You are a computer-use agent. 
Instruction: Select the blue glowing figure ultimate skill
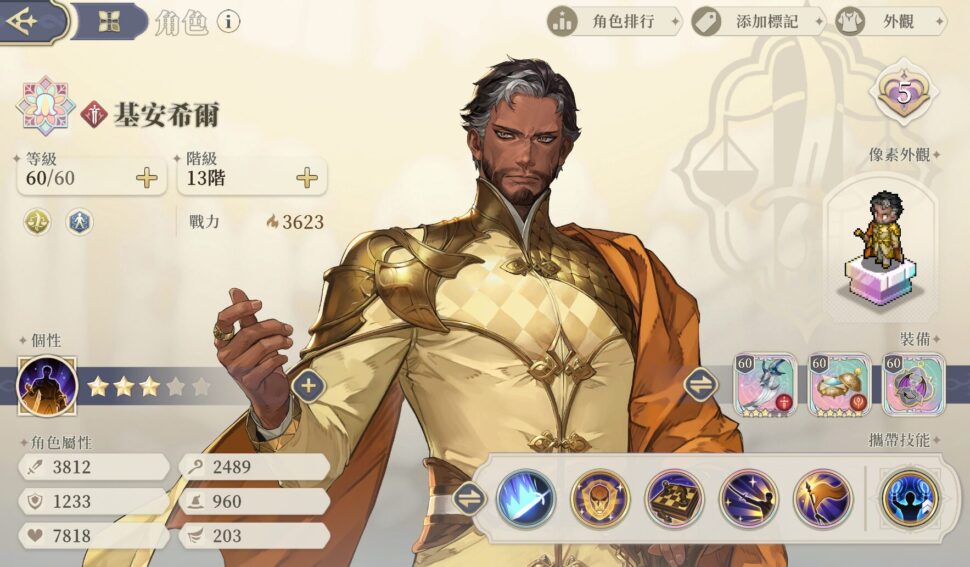click(910, 498)
